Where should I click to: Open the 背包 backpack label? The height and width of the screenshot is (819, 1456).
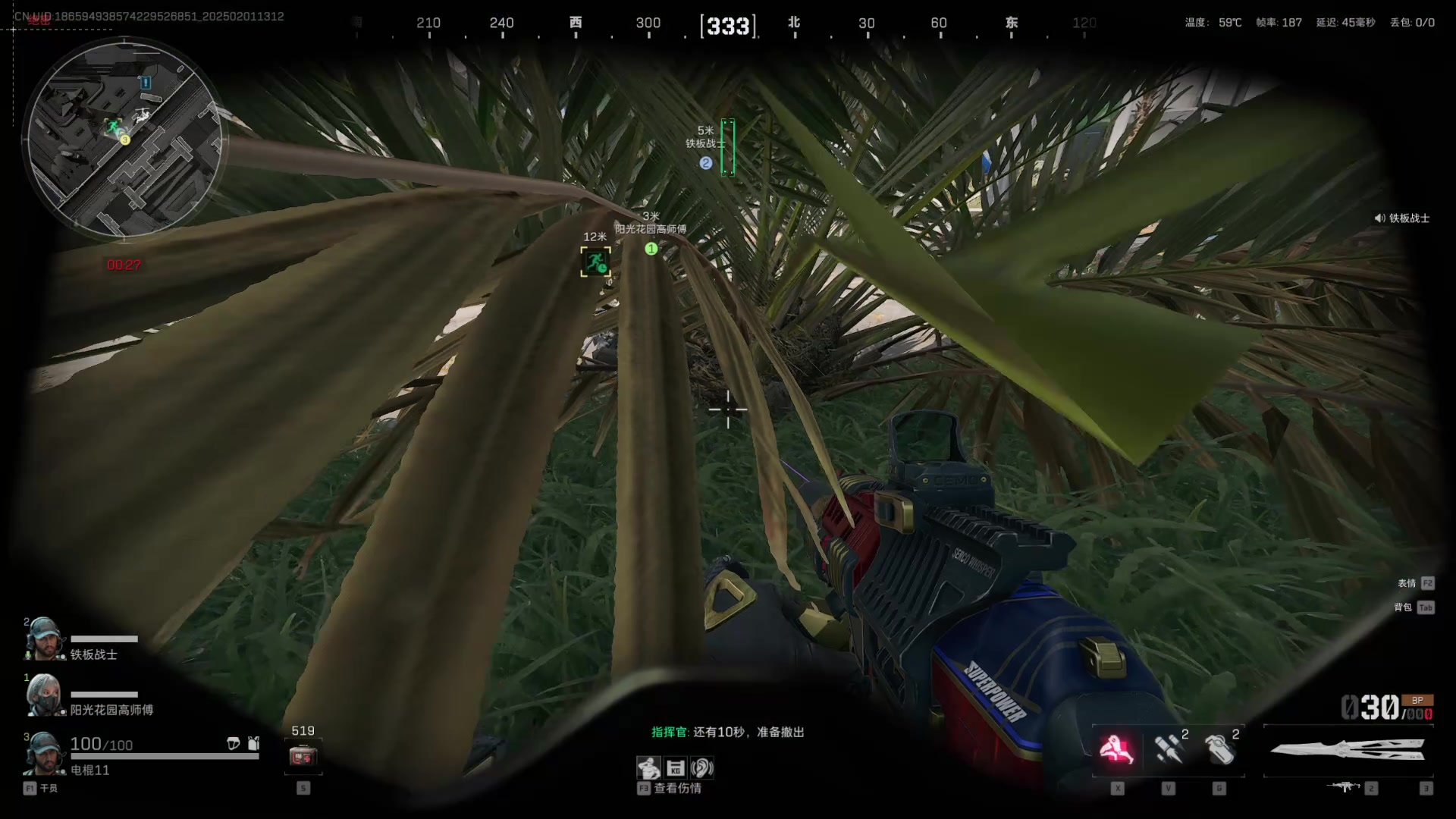pos(1404,607)
